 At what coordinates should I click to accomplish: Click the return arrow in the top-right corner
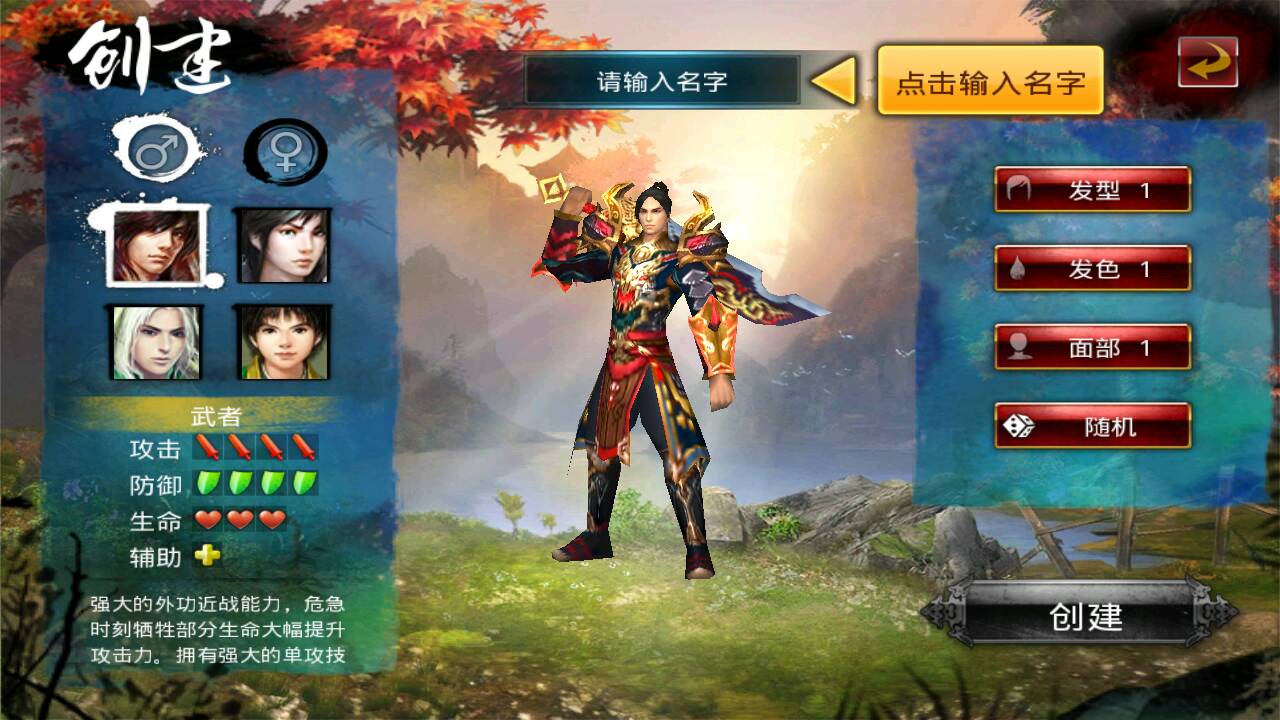coord(1209,58)
